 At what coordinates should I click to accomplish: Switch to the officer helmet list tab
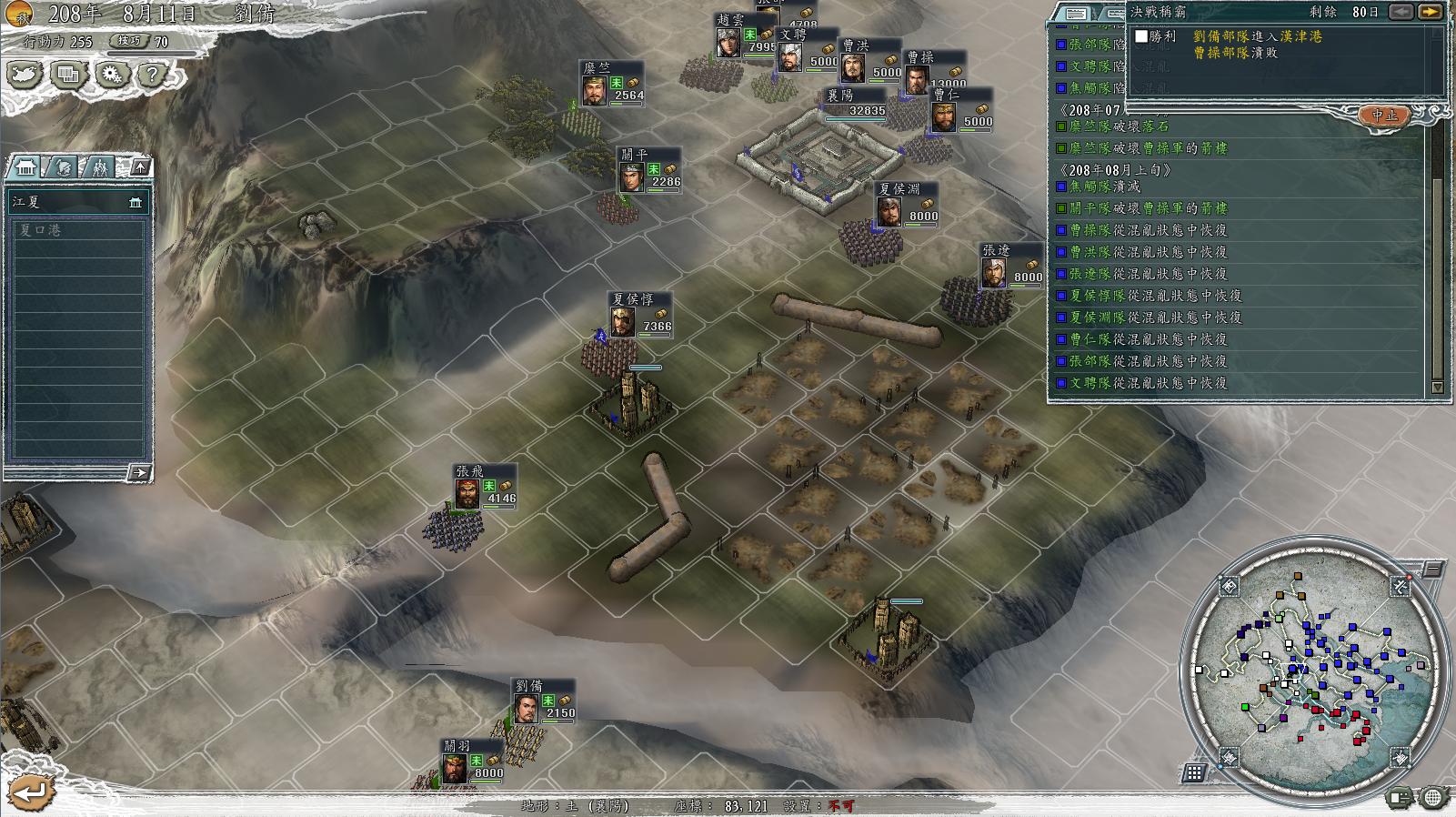(x=62, y=167)
